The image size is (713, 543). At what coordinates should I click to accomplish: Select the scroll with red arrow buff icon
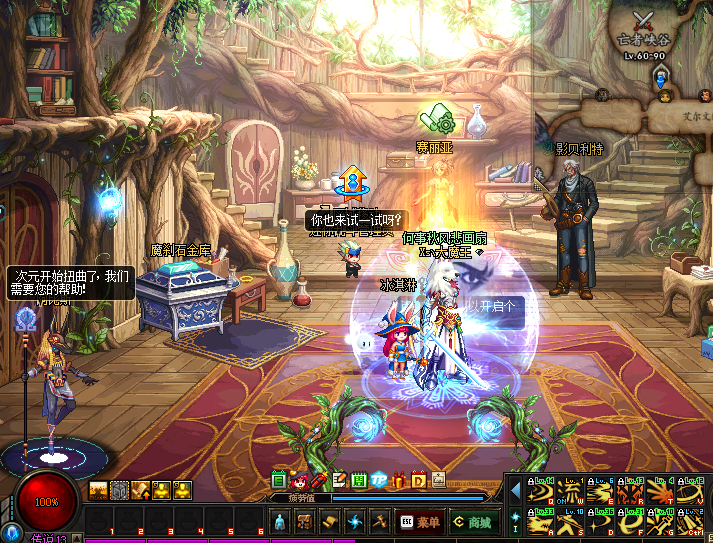(140, 490)
